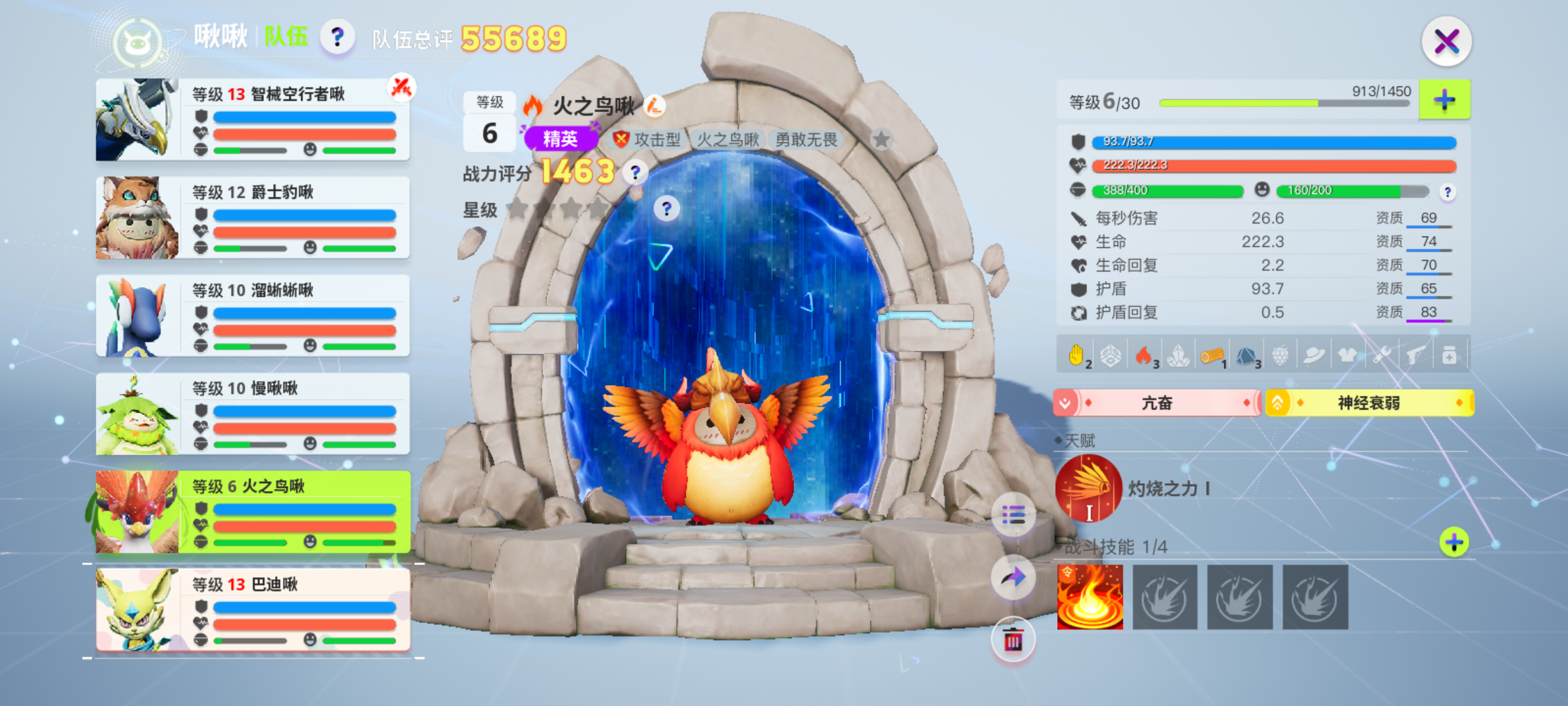Release the pet with the trash button

coord(1013,639)
